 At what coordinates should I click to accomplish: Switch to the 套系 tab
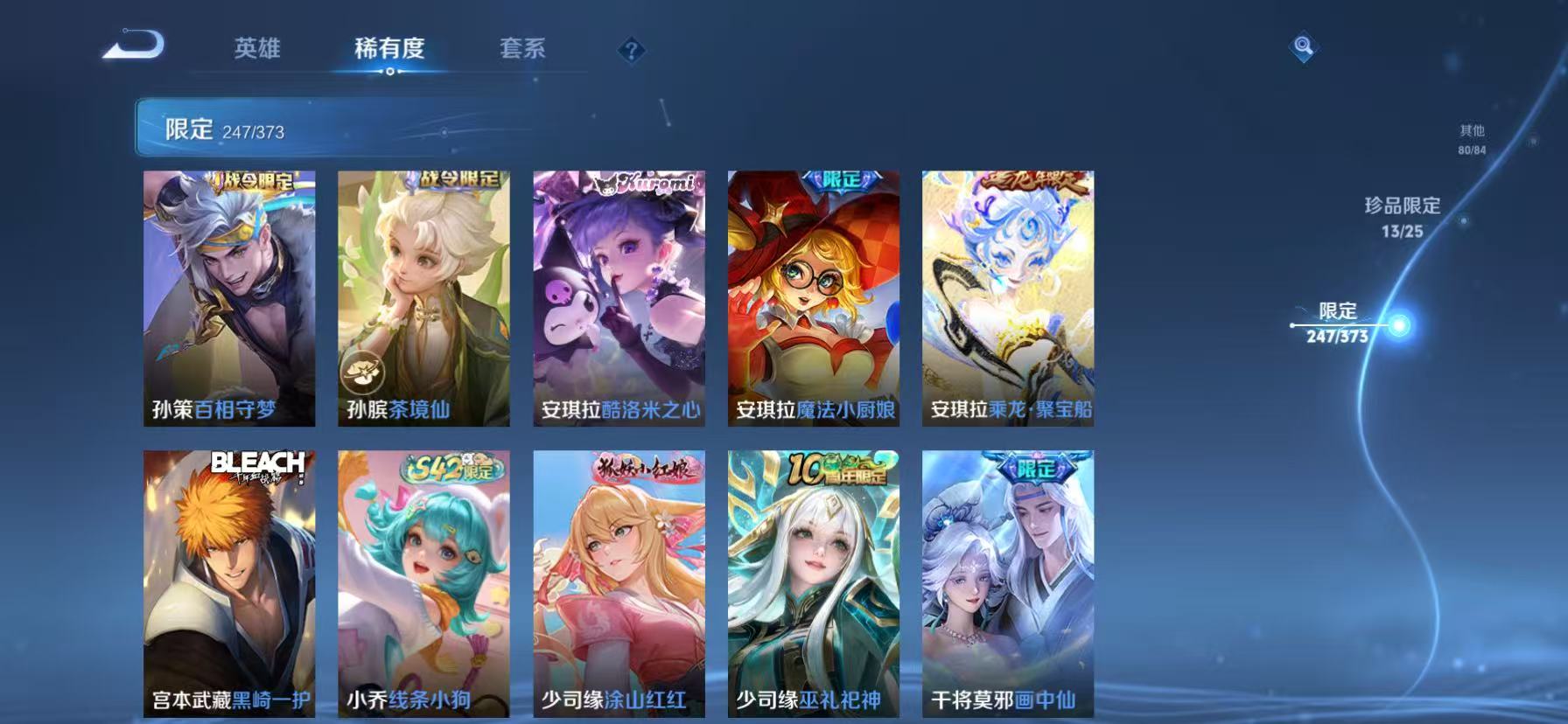click(523, 50)
